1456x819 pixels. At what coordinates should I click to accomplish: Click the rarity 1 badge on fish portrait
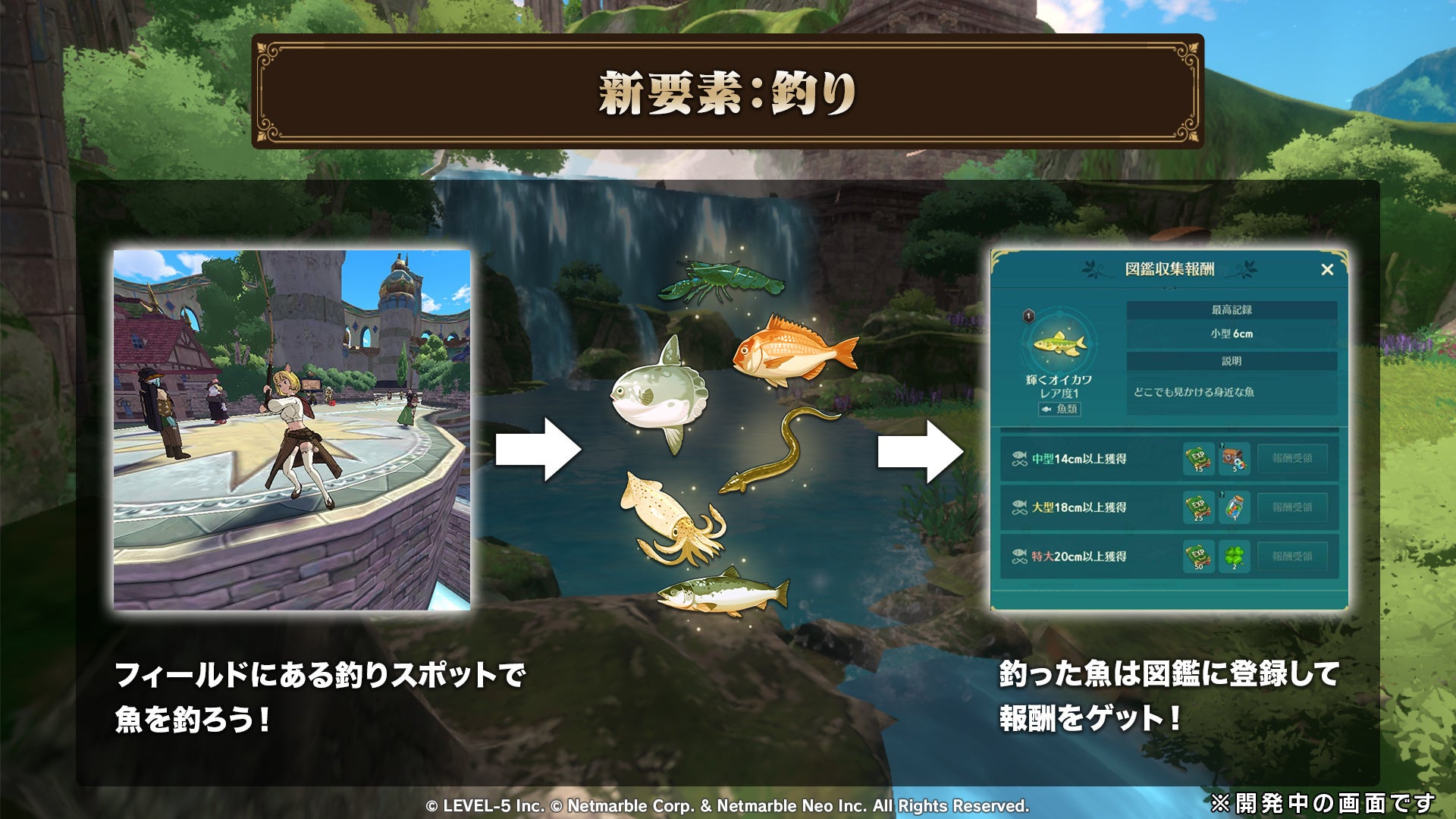click(x=1028, y=316)
